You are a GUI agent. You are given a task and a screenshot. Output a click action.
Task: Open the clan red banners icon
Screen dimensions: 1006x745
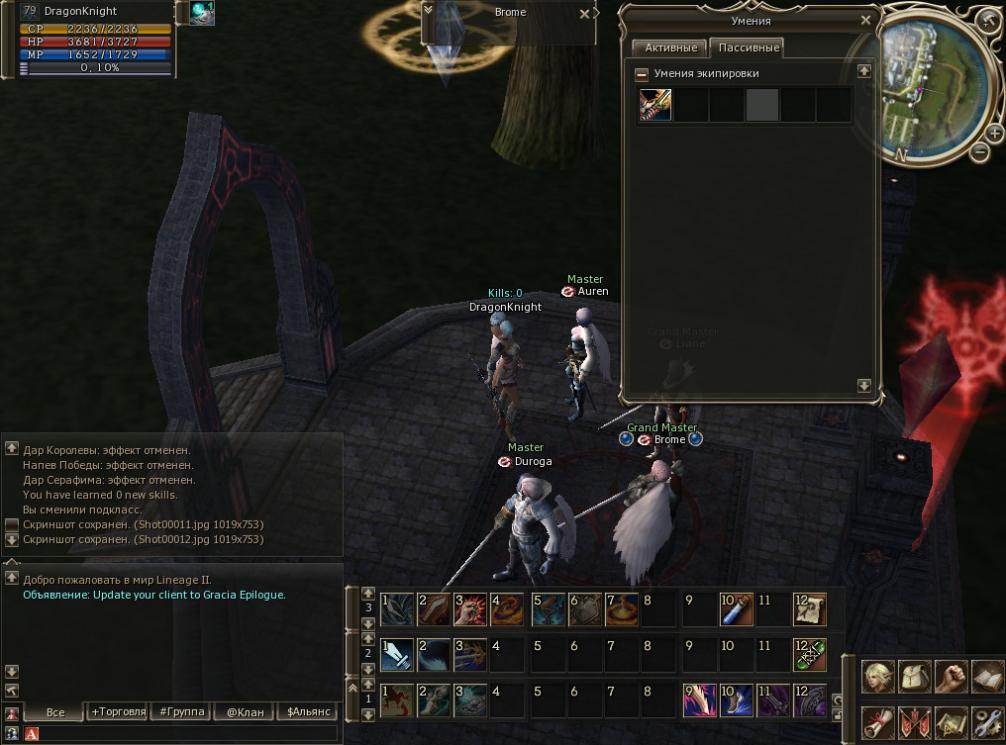point(914,721)
